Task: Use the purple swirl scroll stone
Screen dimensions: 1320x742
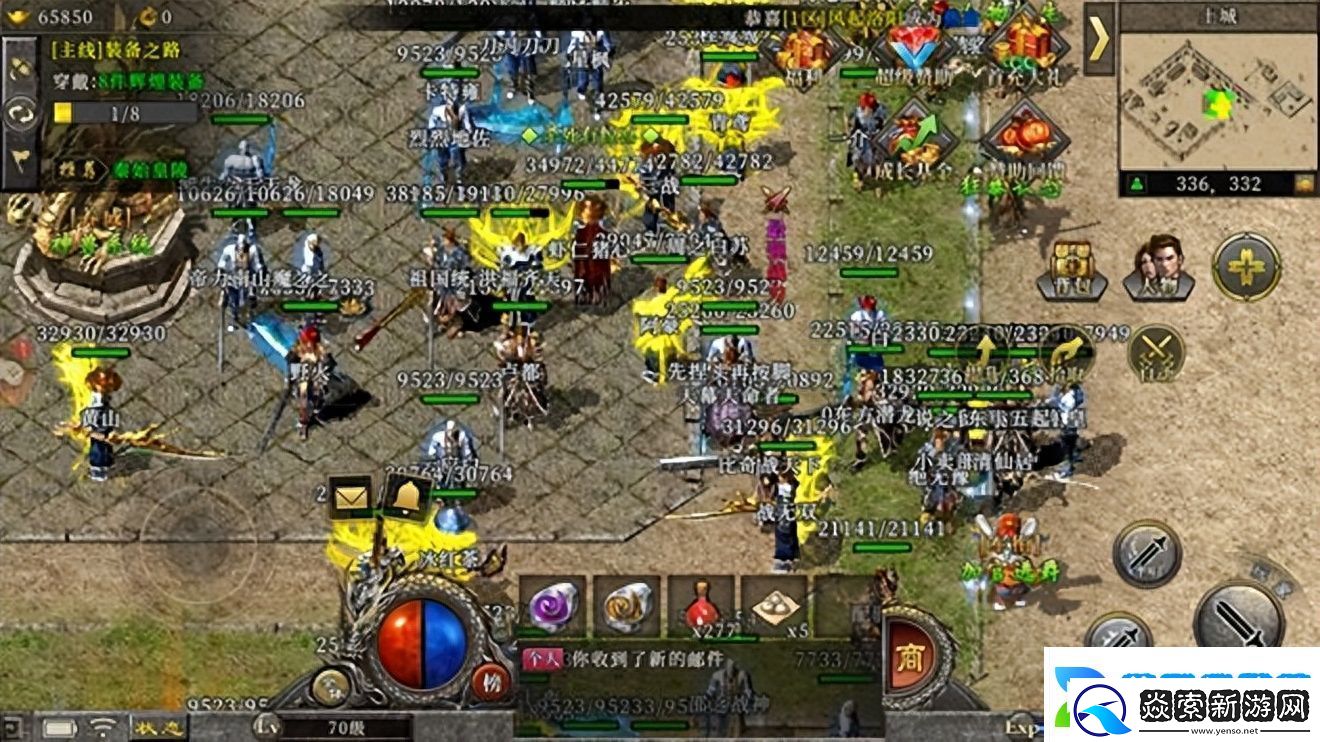Action: 553,604
